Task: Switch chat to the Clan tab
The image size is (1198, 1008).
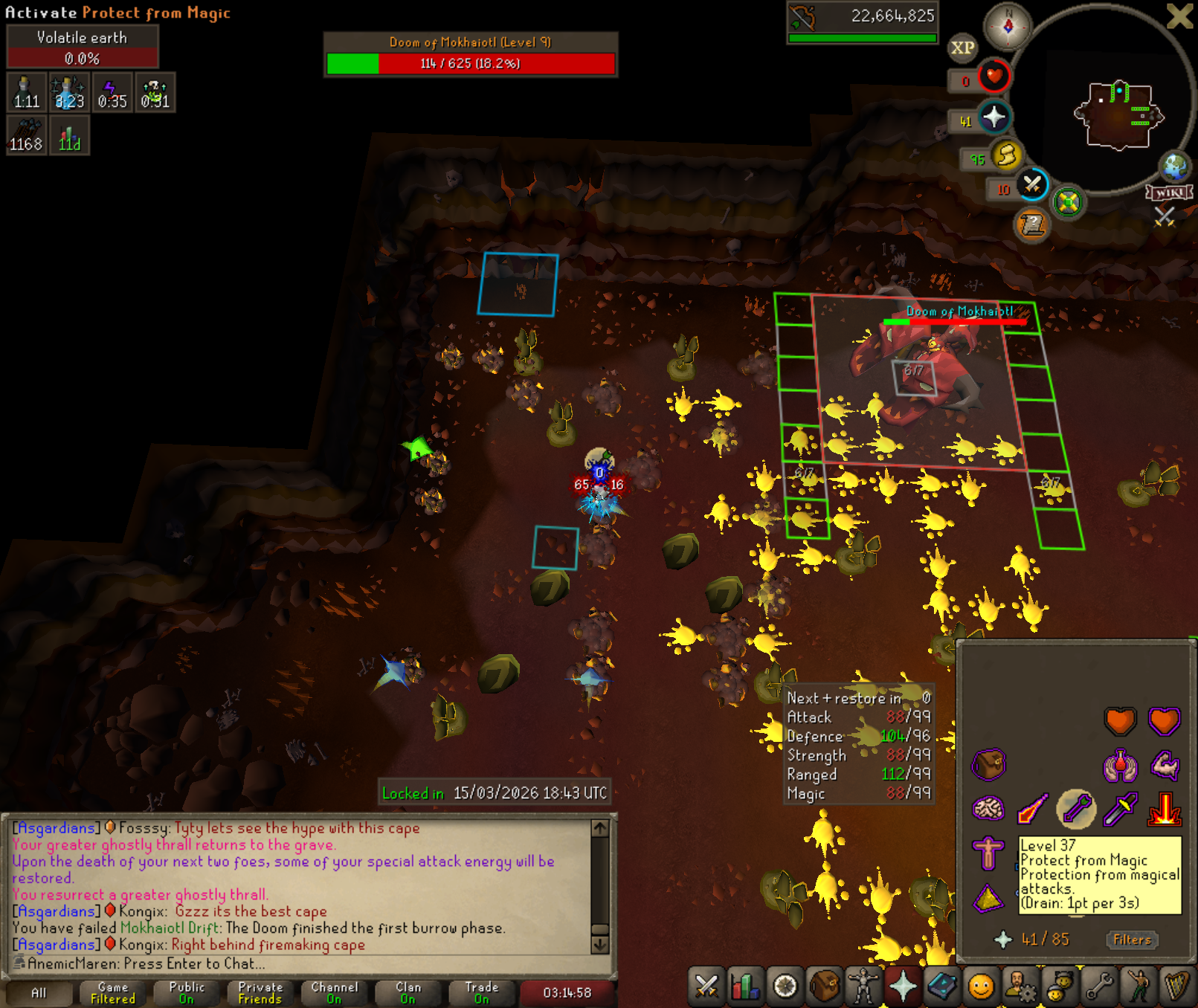Action: [x=408, y=992]
